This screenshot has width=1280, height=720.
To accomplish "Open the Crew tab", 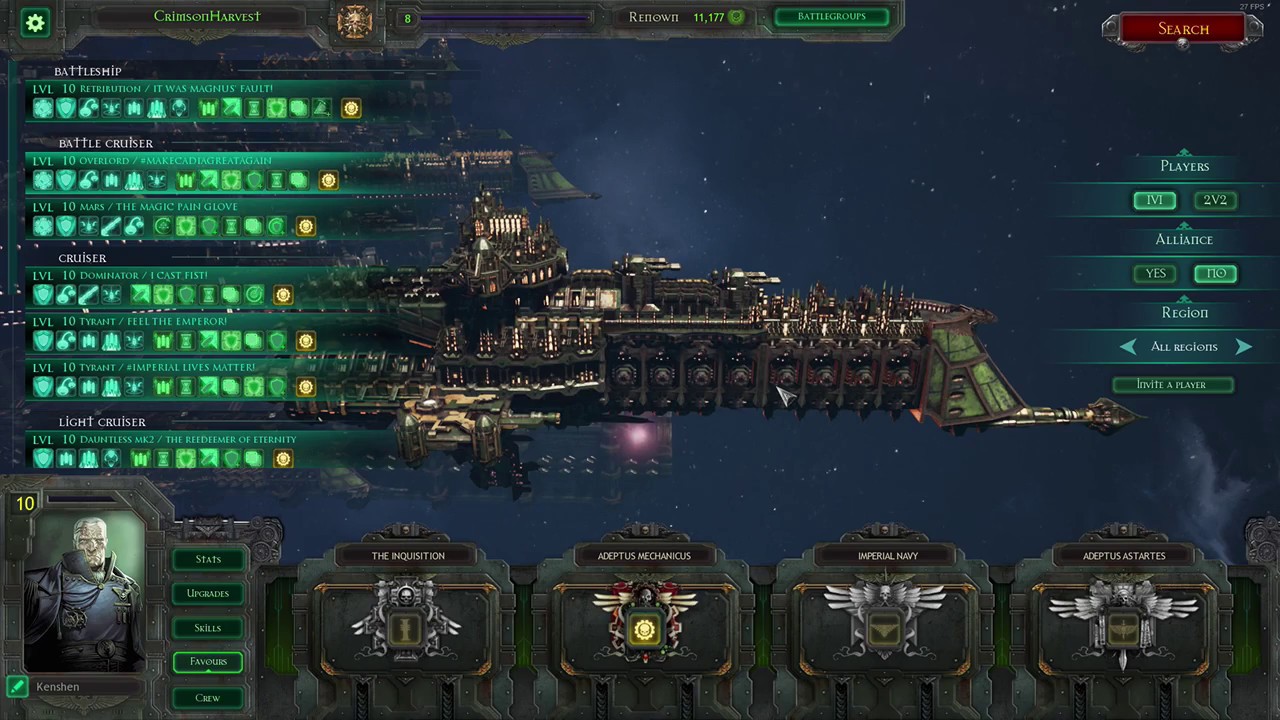I will (208, 697).
